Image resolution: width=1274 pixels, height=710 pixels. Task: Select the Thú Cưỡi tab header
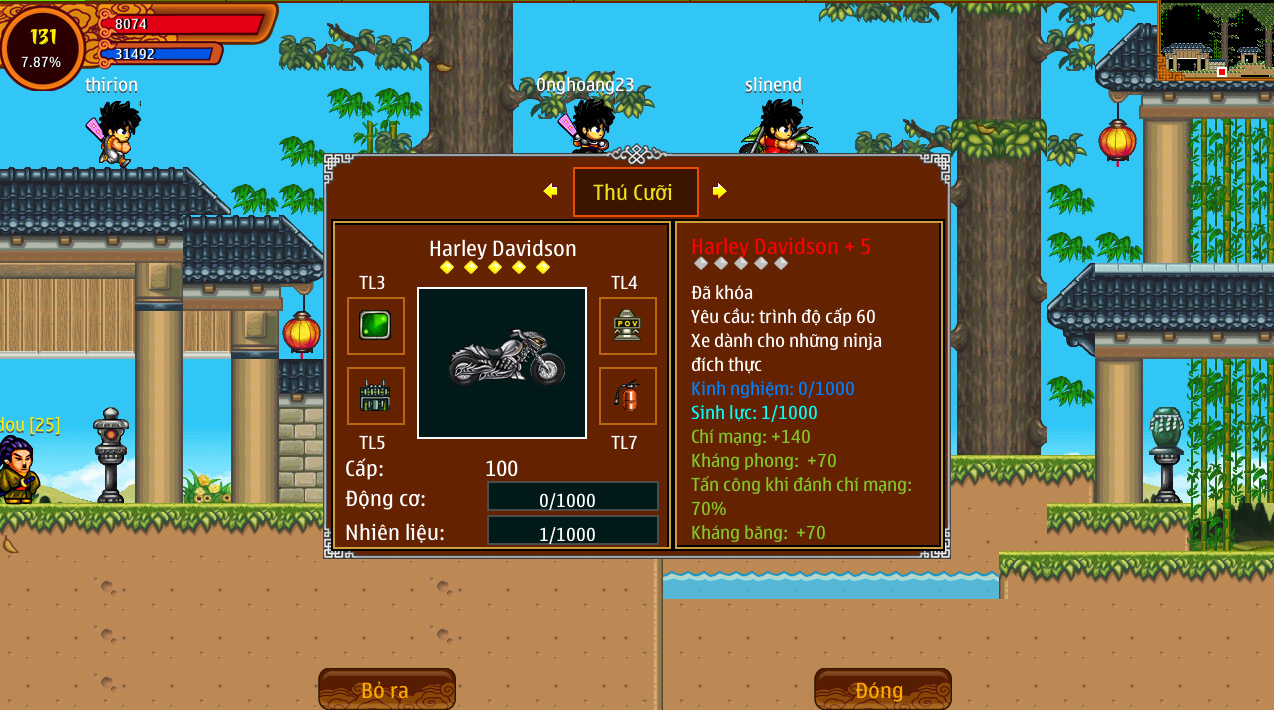tap(635, 192)
